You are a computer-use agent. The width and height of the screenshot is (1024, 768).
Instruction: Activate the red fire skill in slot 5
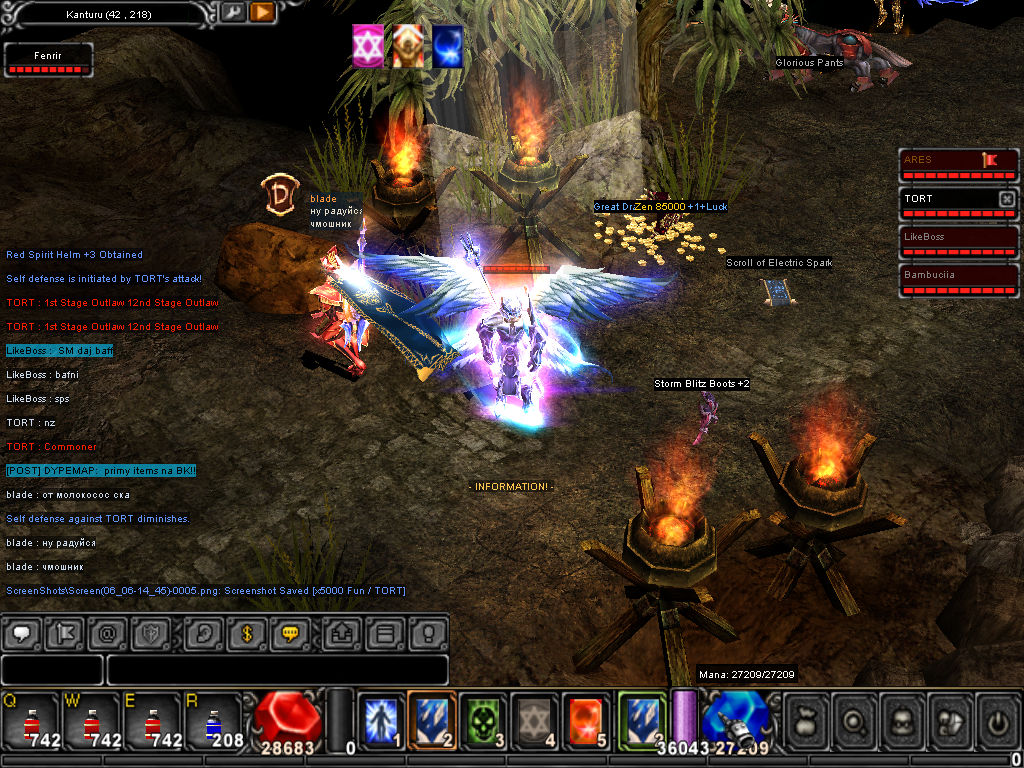[x=587, y=720]
